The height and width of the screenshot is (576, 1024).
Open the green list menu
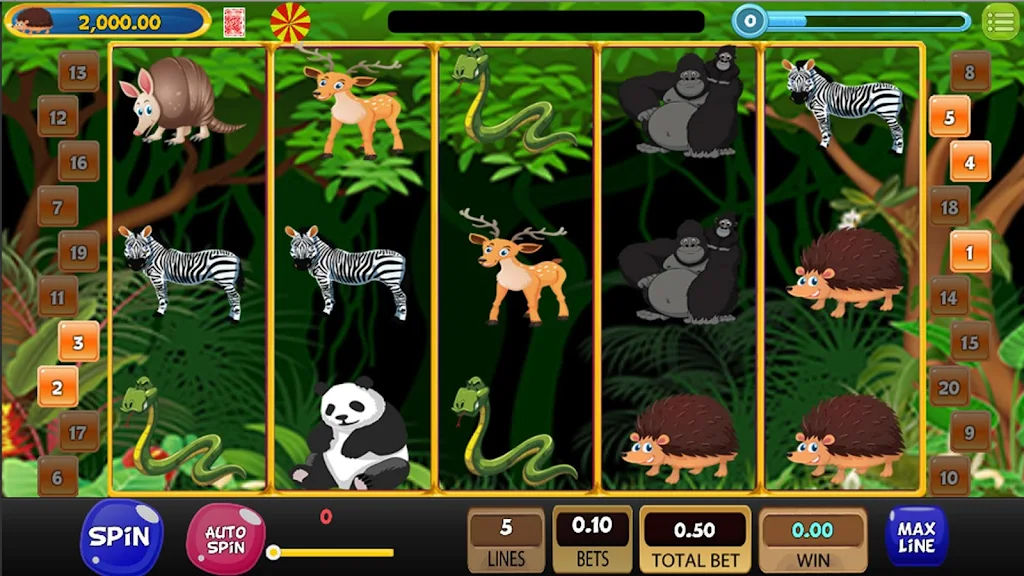coord(999,21)
